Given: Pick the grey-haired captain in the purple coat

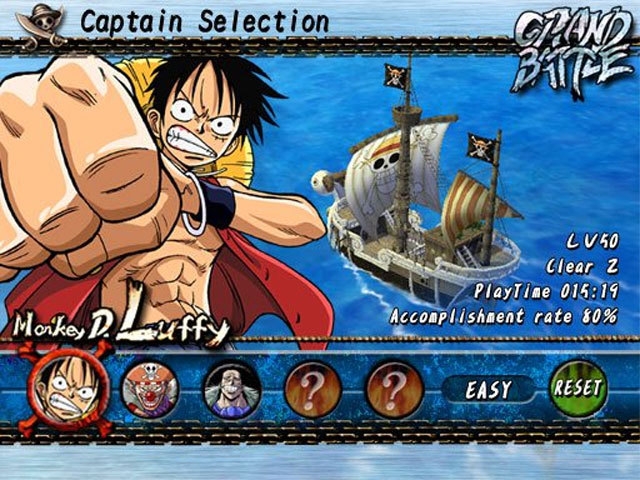Looking at the screenshot, I should coord(232,389).
